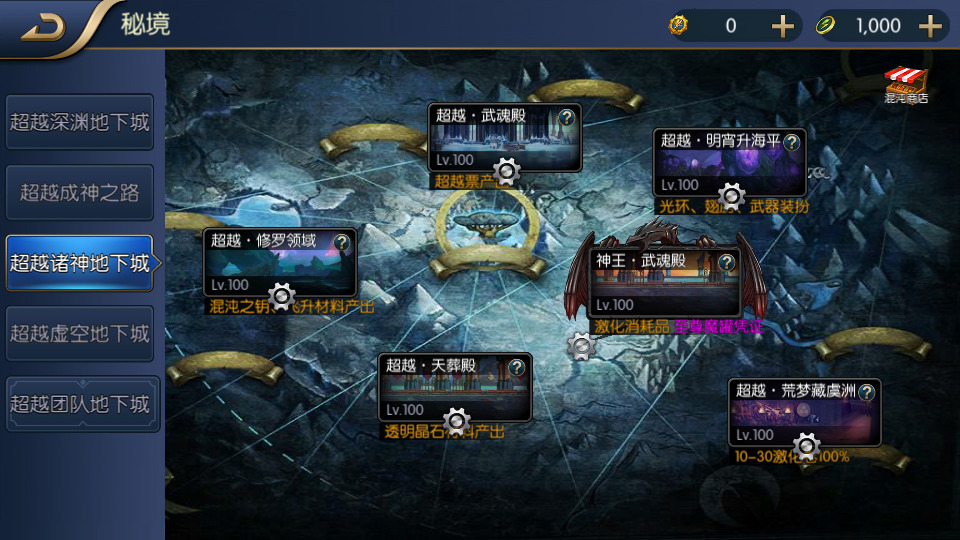Click the gear icon under 超越·天葬殿

(457, 420)
